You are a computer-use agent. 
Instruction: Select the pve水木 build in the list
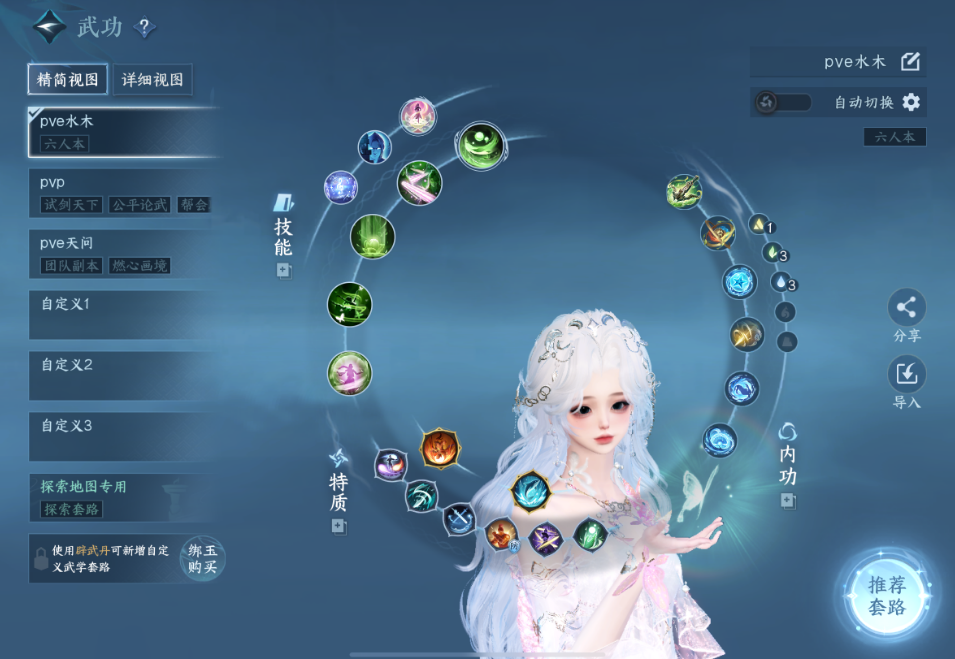122,132
